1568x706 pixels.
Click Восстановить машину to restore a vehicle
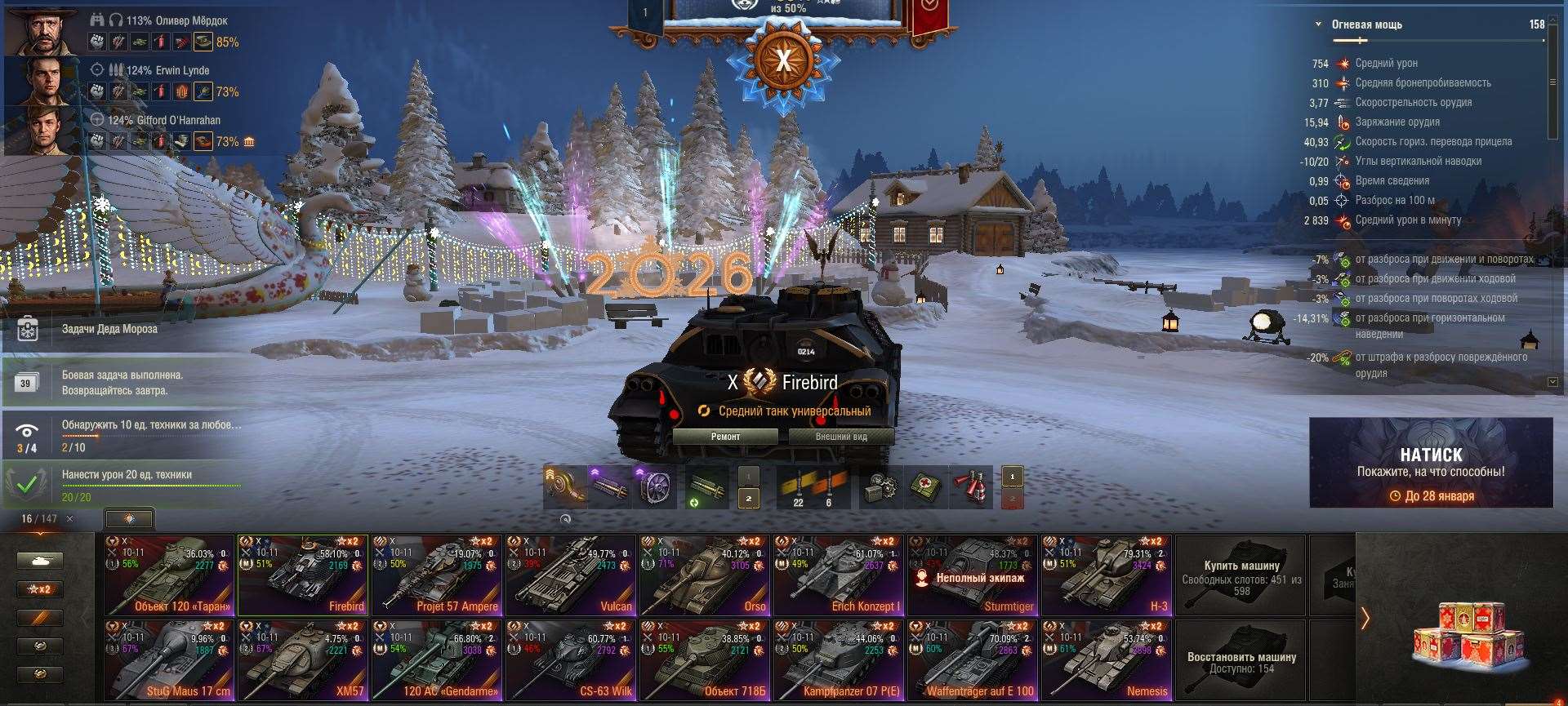pyautogui.click(x=1241, y=657)
